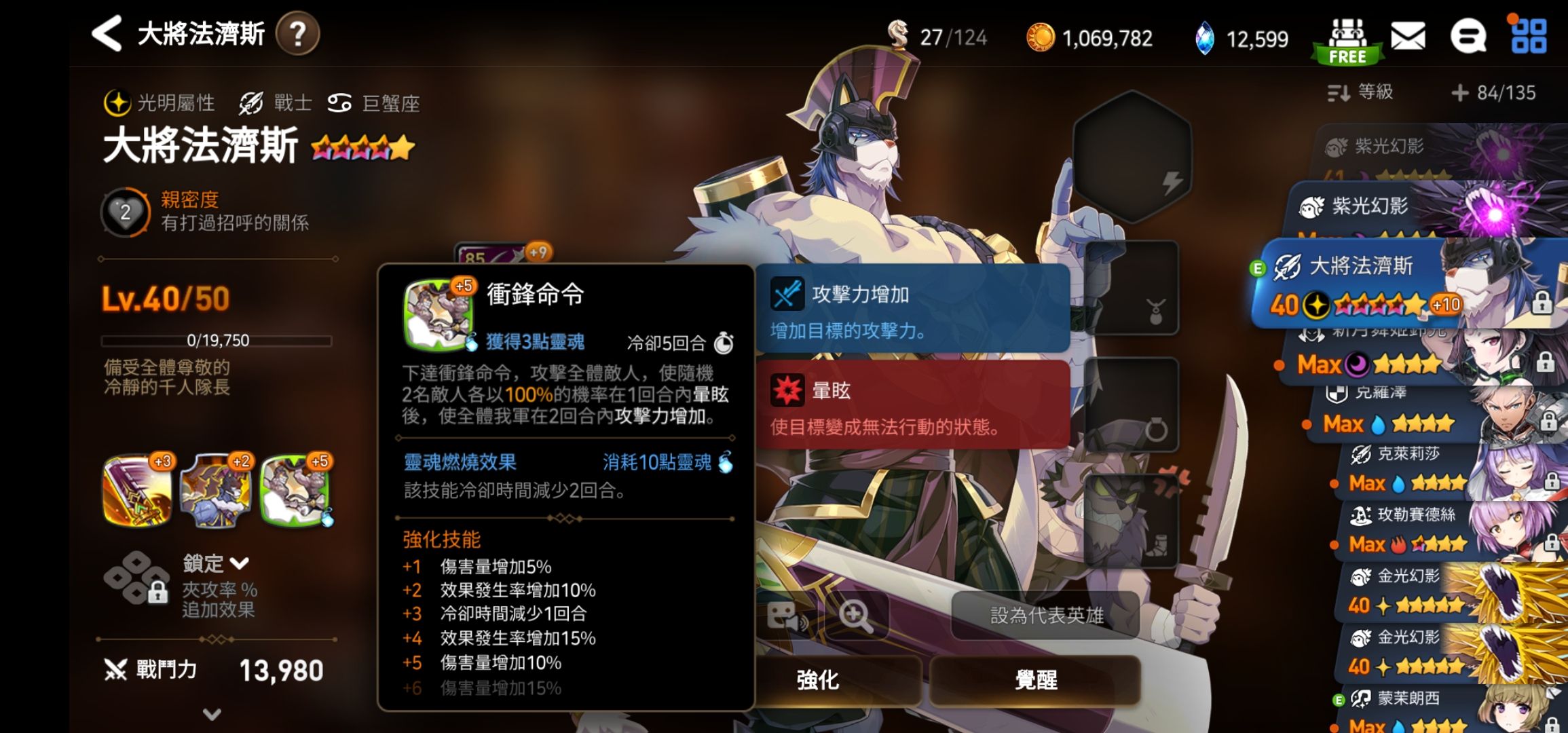
Task: Tap the back arrow beside 大將法濟斯
Action: coord(109,33)
